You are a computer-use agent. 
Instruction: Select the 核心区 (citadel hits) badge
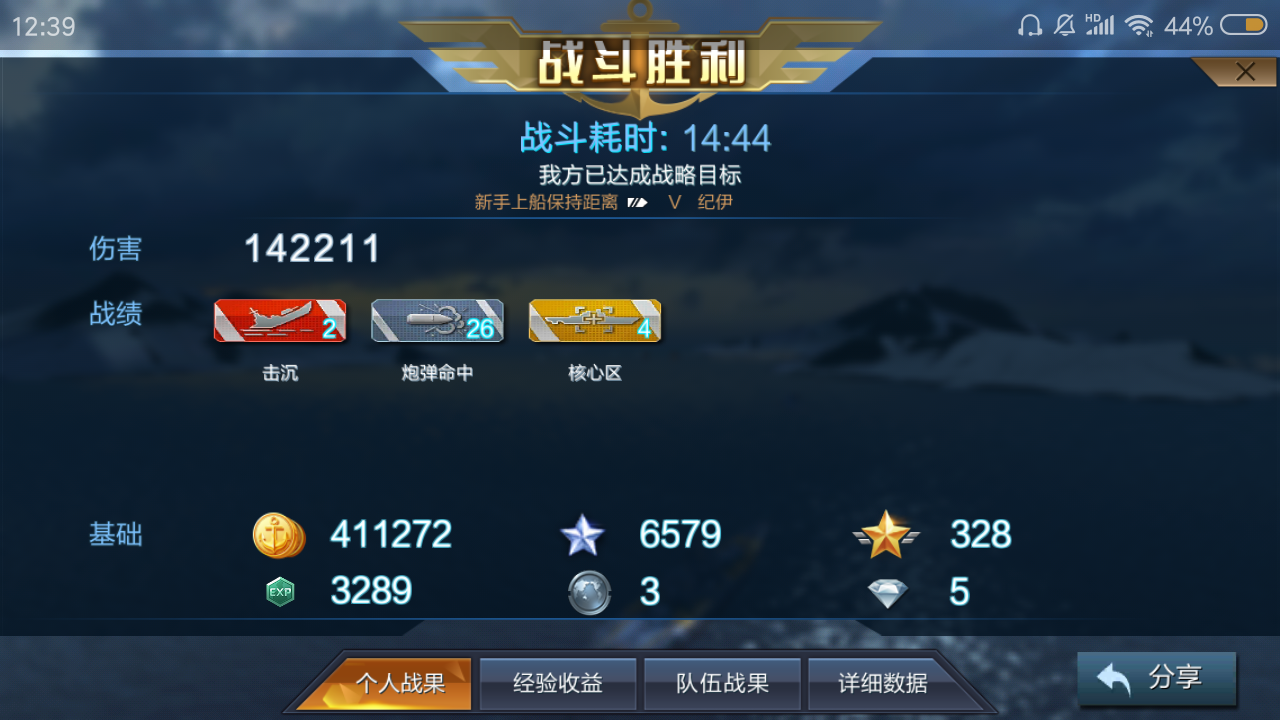594,320
